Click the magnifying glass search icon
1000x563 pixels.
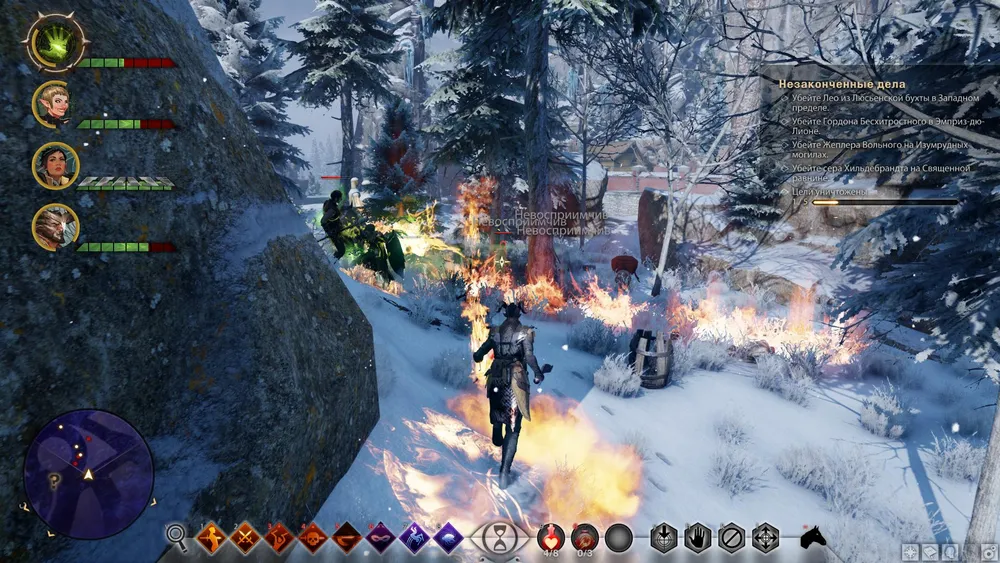pos(177,538)
